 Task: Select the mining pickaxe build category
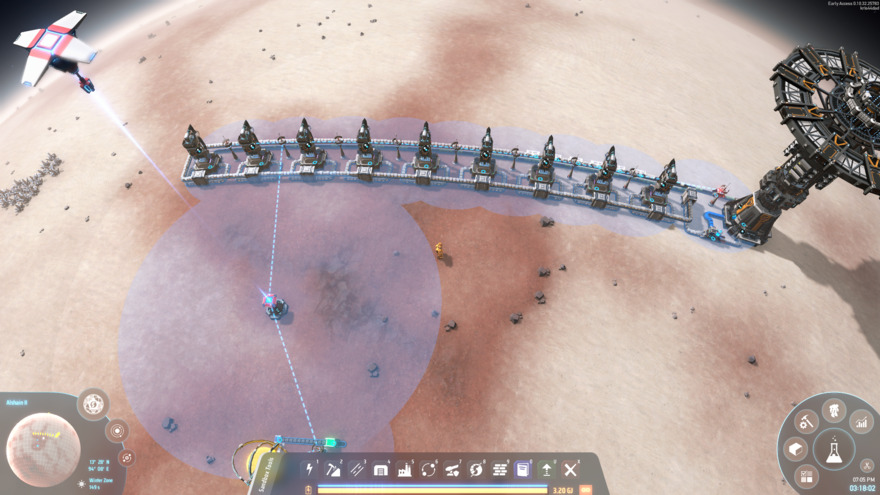click(334, 469)
